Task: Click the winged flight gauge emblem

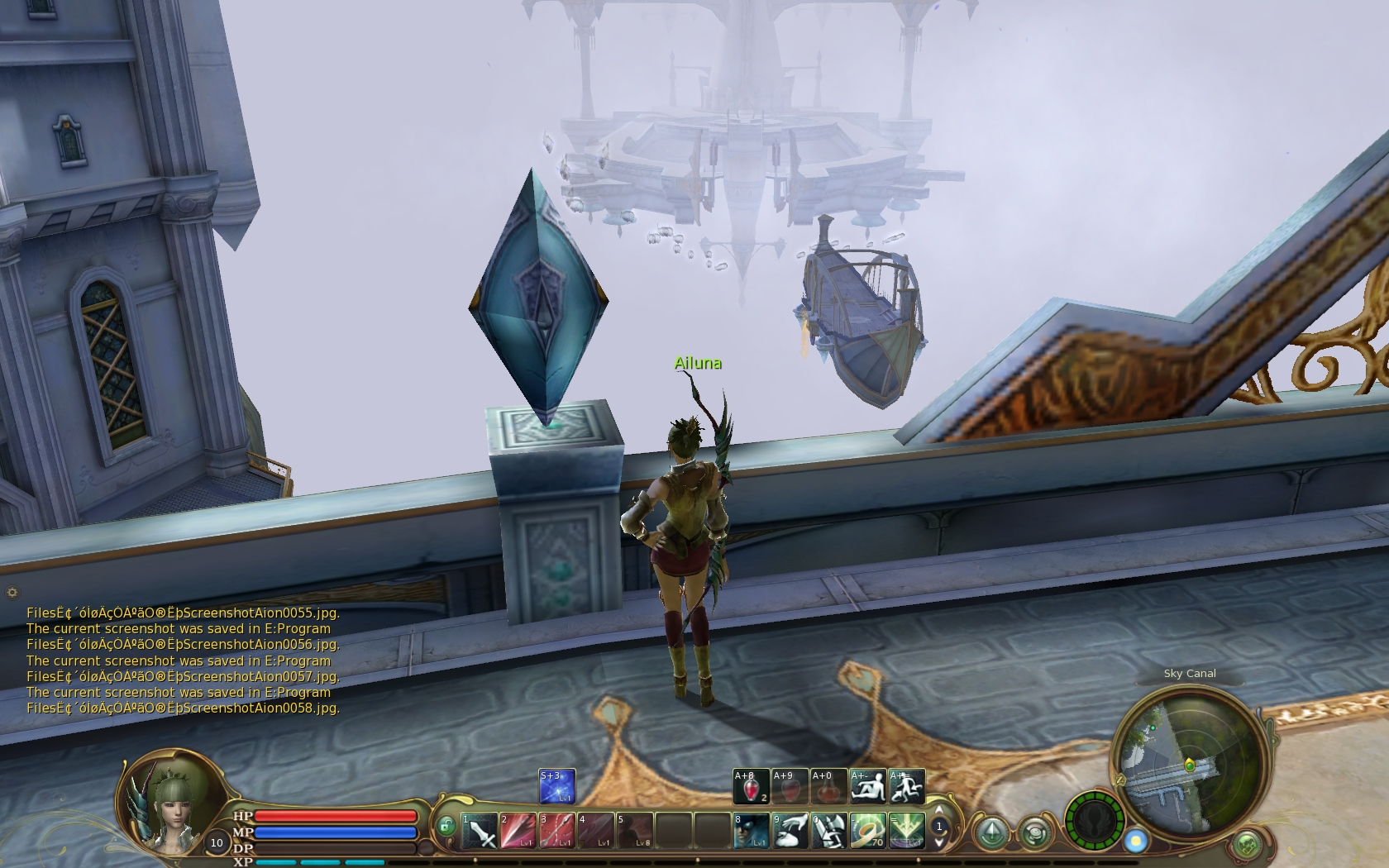Action: [1094, 821]
